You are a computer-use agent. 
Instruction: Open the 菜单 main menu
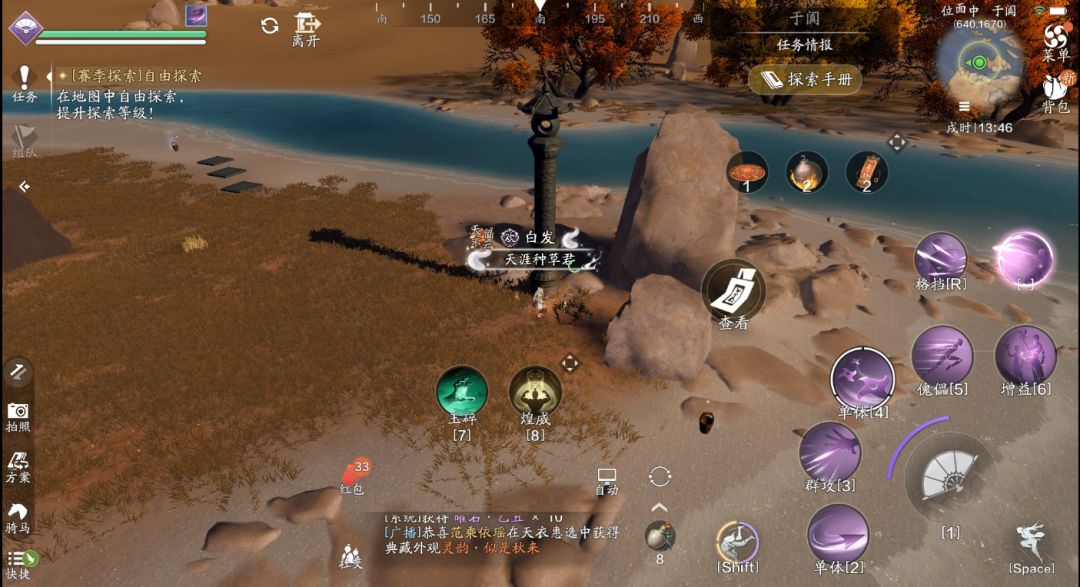(1055, 39)
